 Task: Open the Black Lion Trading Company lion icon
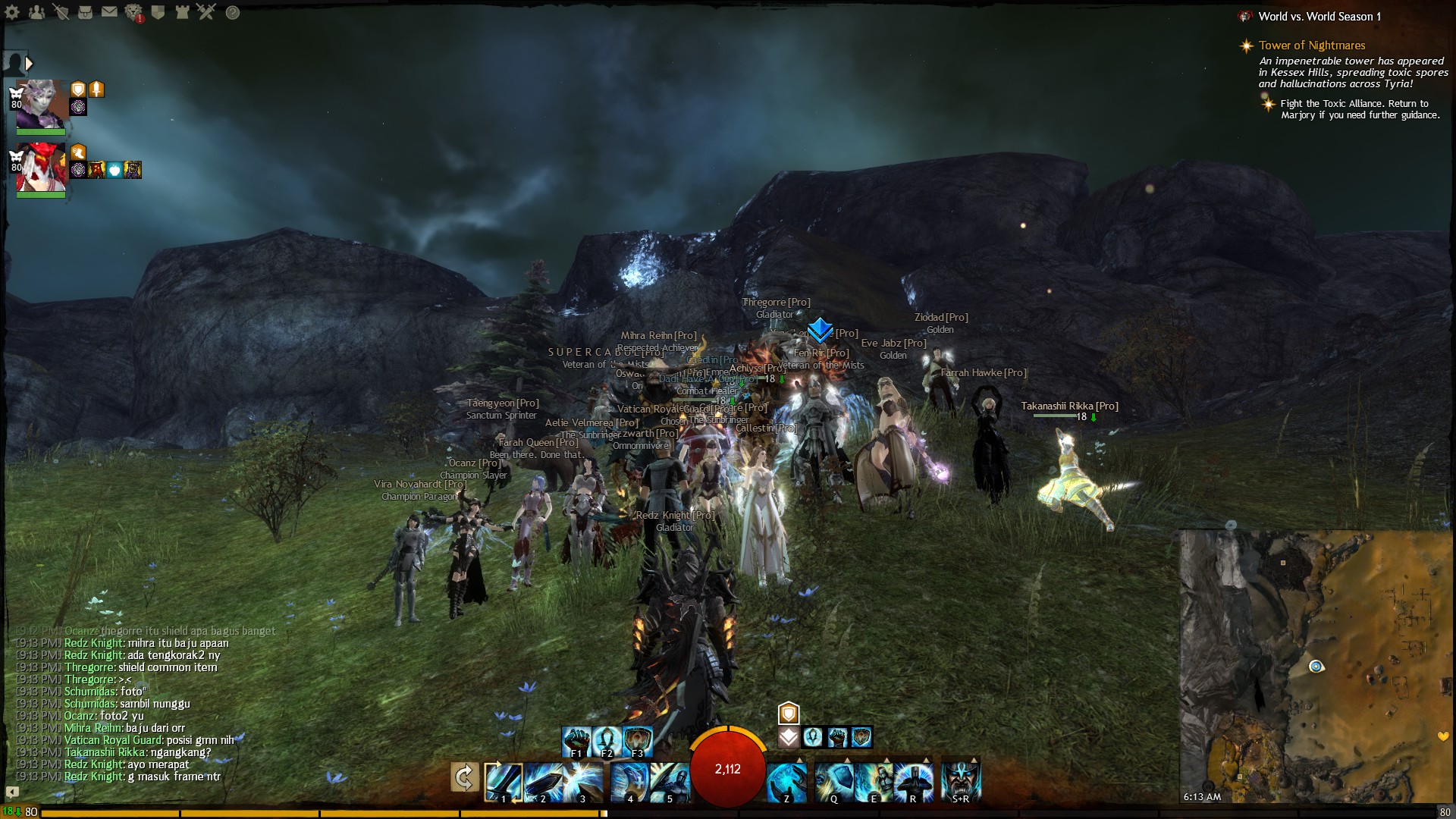point(133,12)
